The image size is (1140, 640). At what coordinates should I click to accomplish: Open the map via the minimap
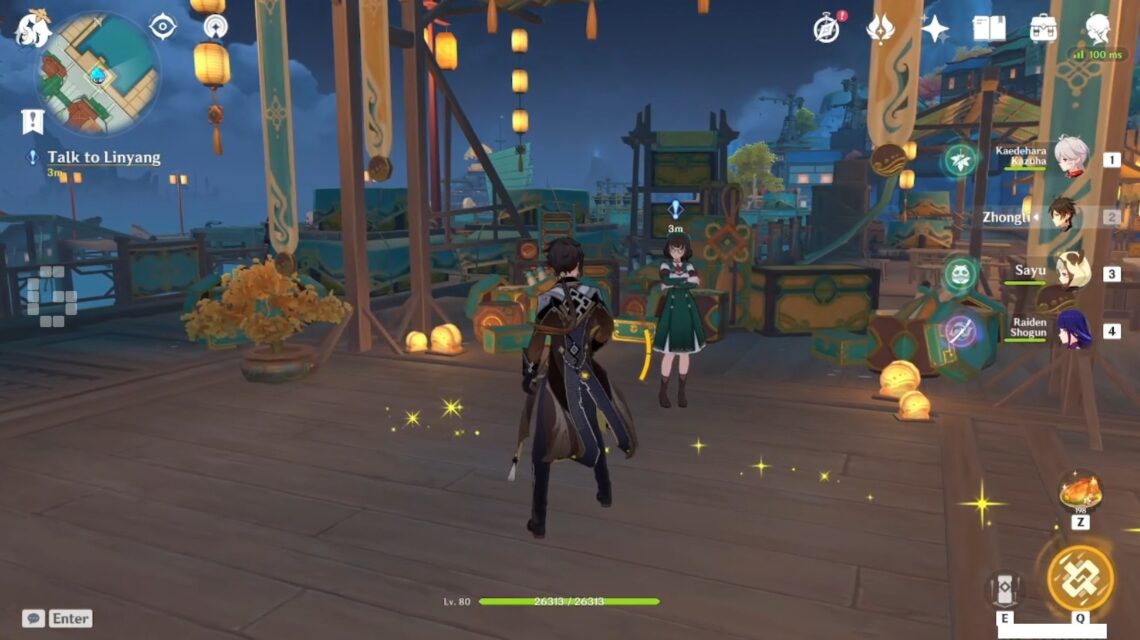[x=97, y=72]
